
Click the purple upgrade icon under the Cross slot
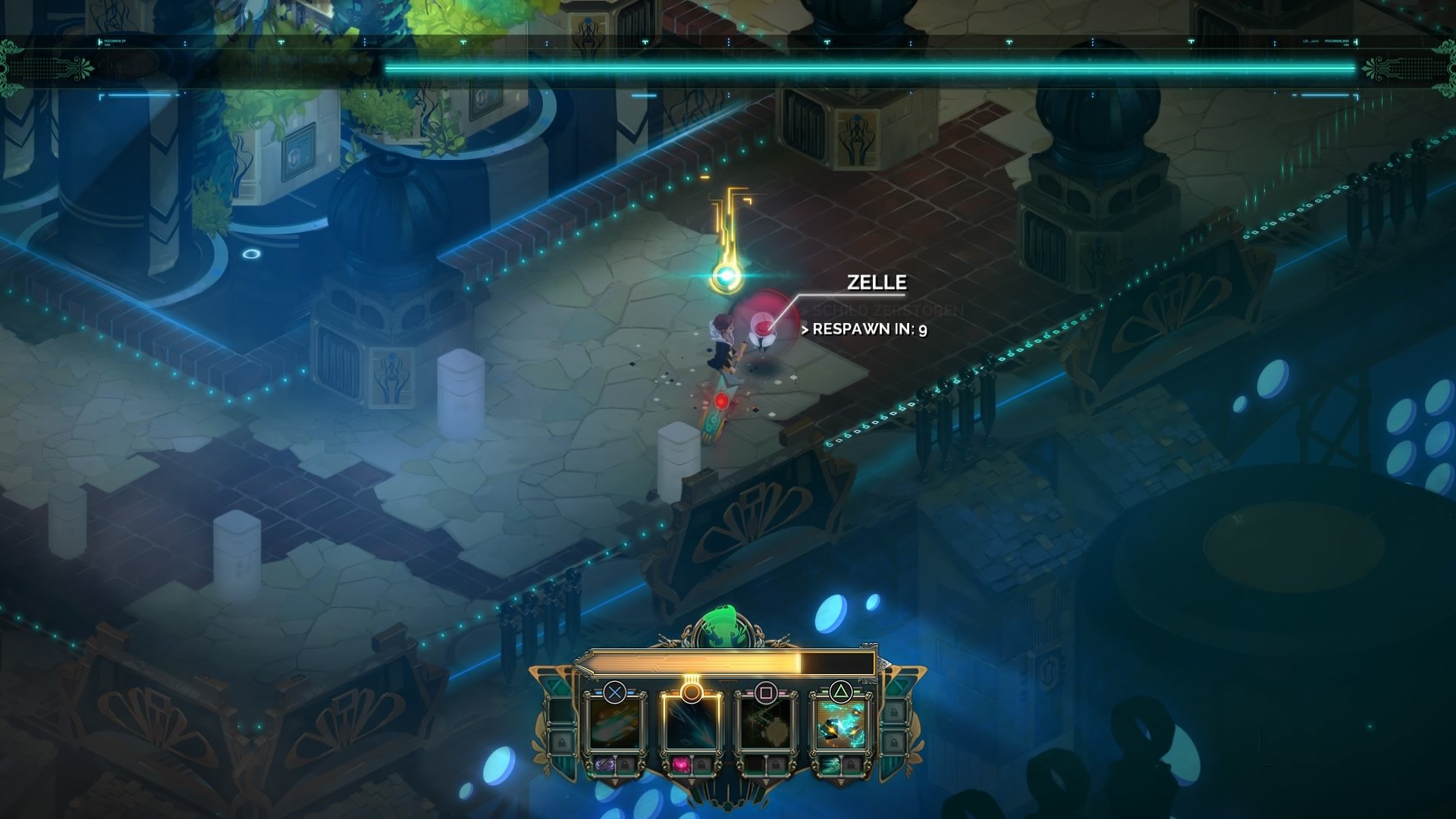click(x=604, y=764)
